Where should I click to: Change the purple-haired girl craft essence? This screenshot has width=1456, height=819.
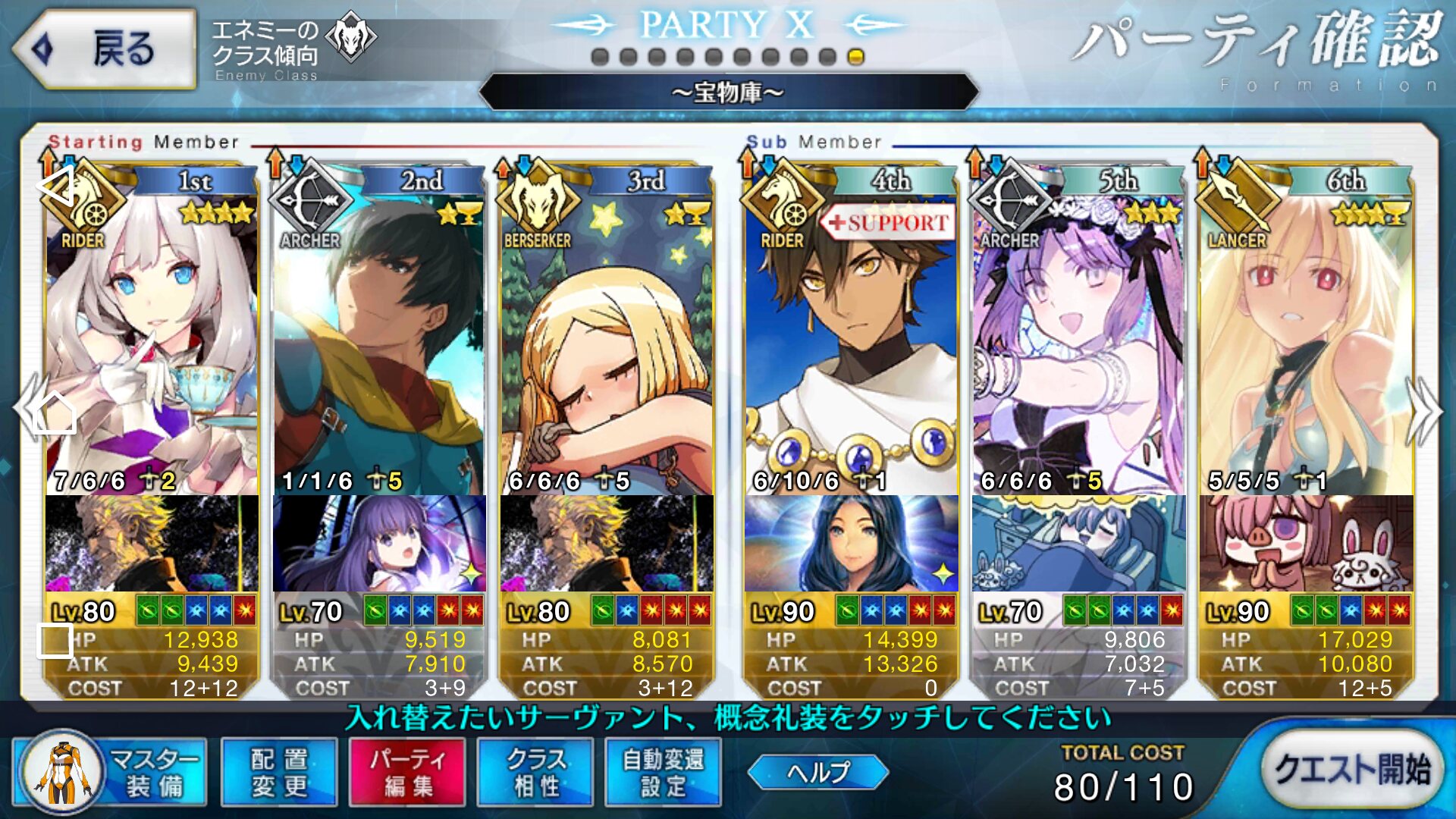[x=379, y=543]
